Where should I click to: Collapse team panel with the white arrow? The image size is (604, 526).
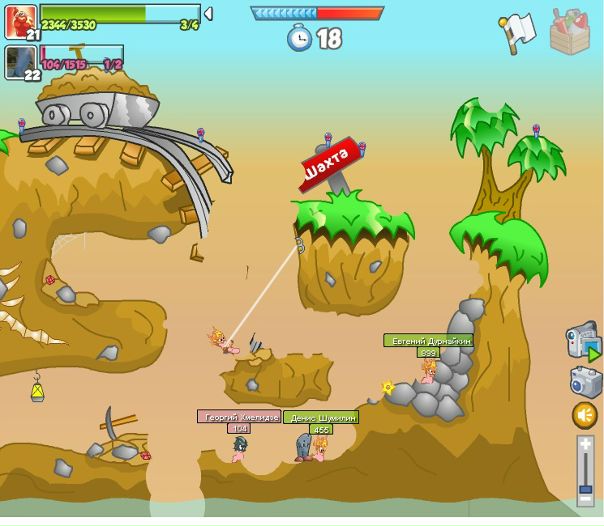coord(208,14)
